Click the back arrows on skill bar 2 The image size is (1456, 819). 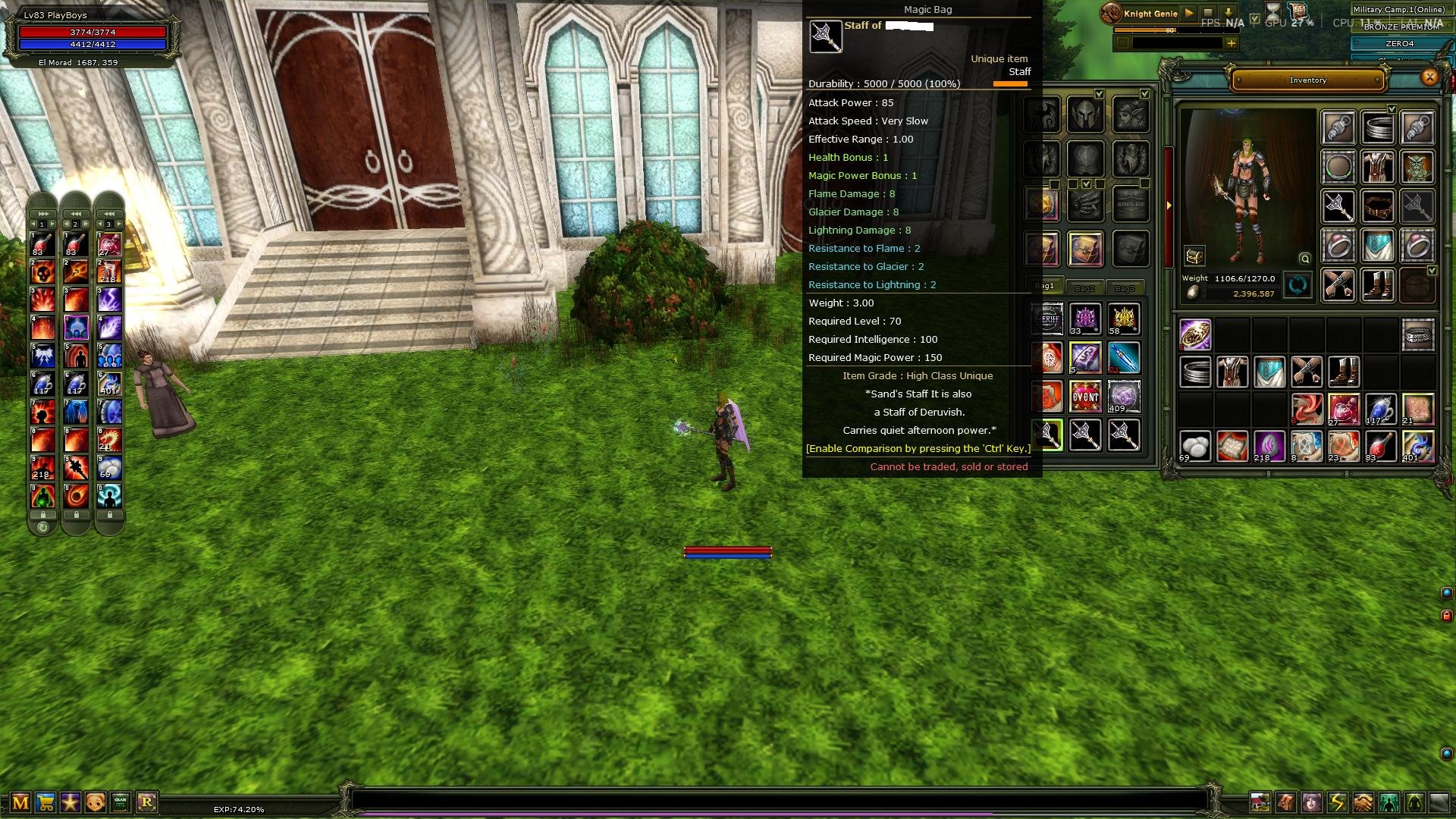(x=76, y=214)
